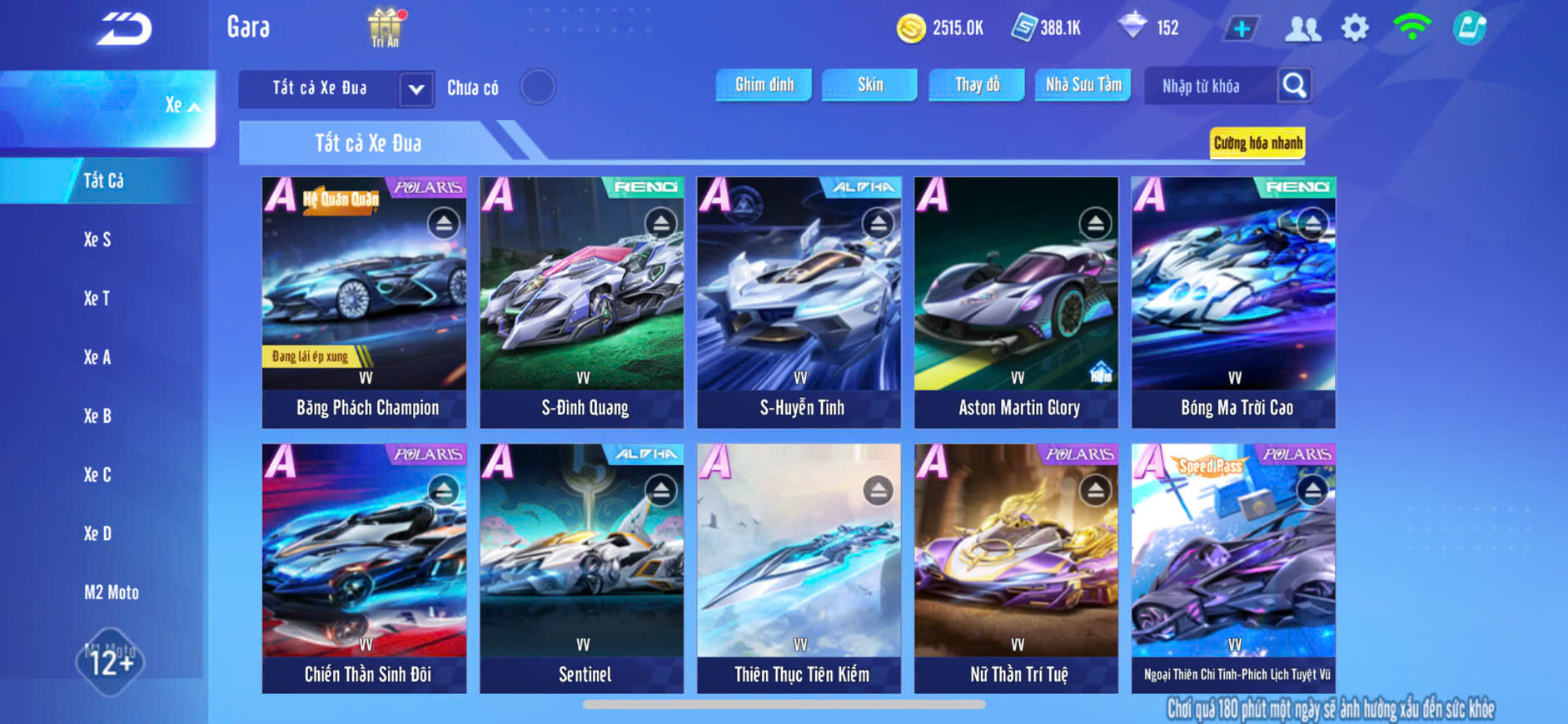Screen dimensions: 1568x724
Task: Focus the Nhập từ khóa search field
Action: [1209, 86]
